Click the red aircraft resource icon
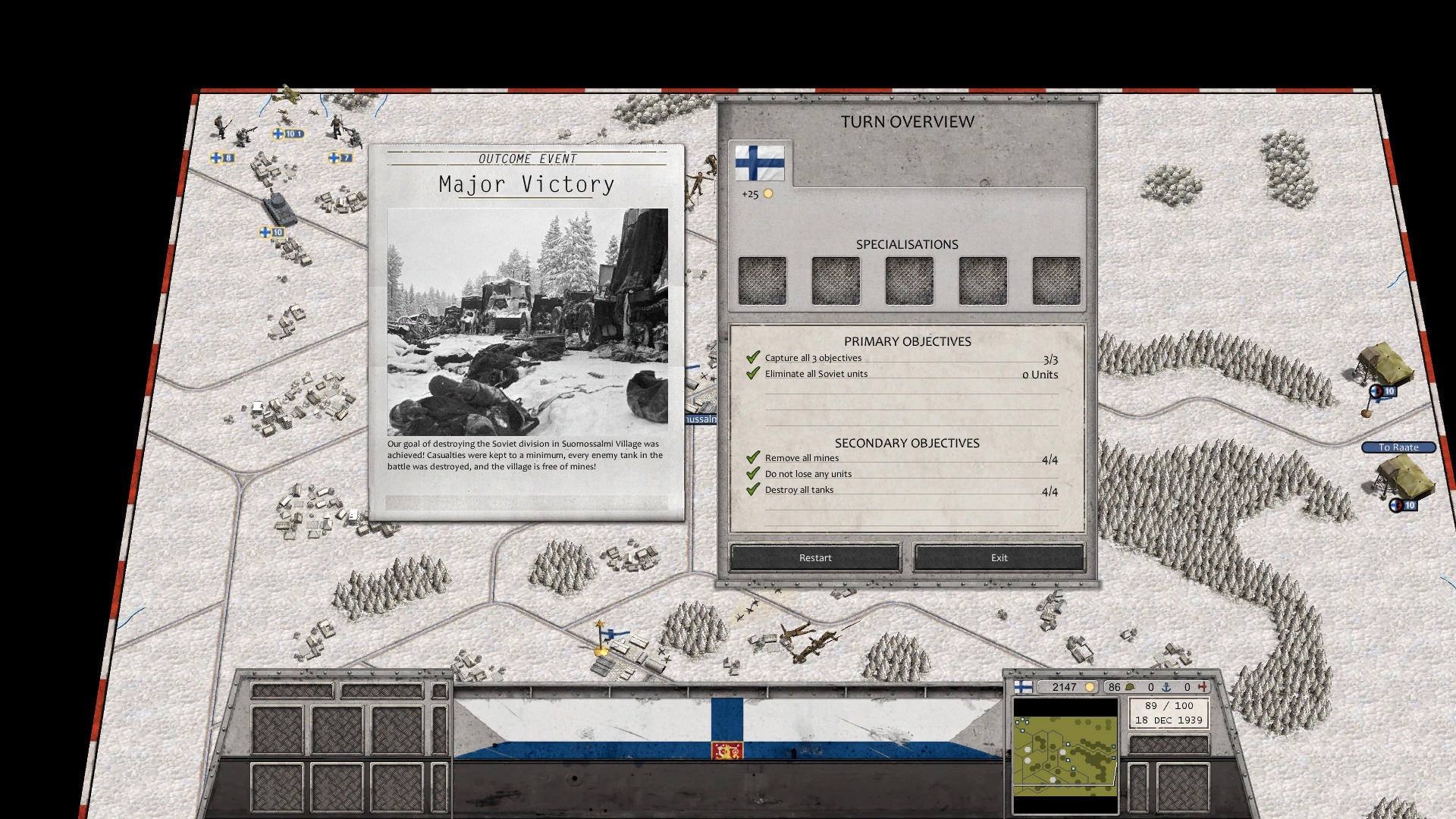This screenshot has height=819, width=1456. 1203,687
